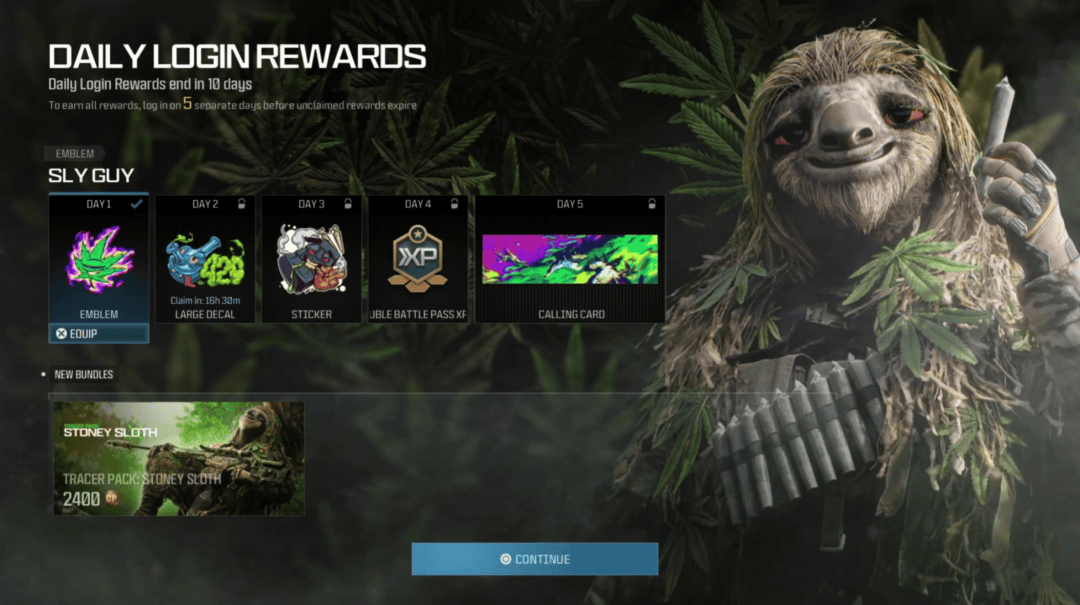
Task: Continue past the Daily Login Rewards screen
Action: pyautogui.click(x=535, y=559)
